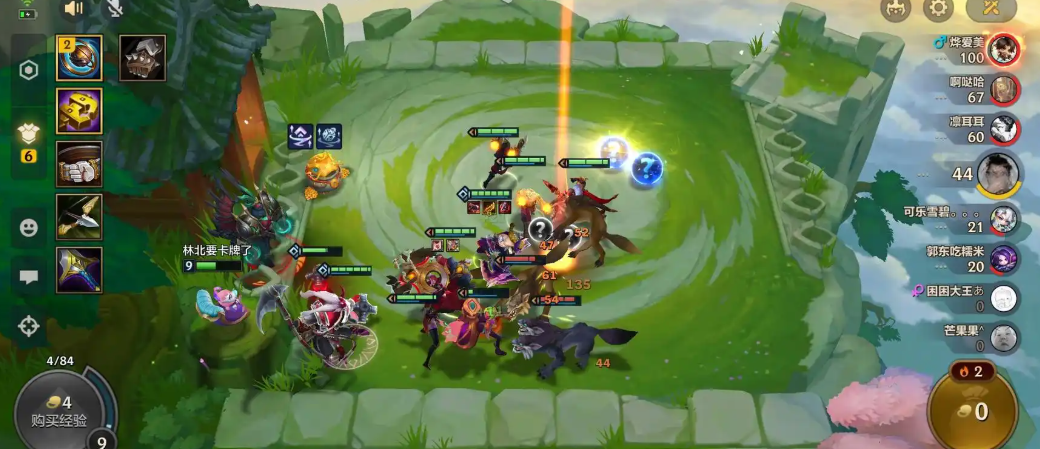Open the settings gear menu

click(937, 10)
